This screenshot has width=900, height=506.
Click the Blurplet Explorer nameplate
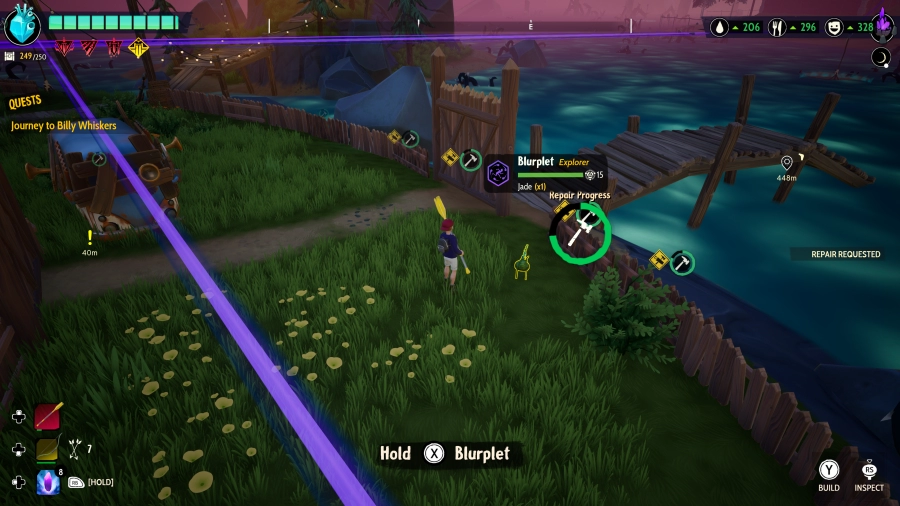point(547,172)
